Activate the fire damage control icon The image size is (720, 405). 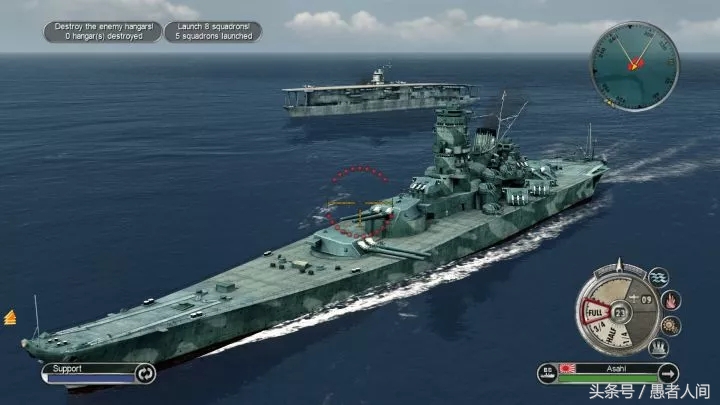[x=671, y=300]
